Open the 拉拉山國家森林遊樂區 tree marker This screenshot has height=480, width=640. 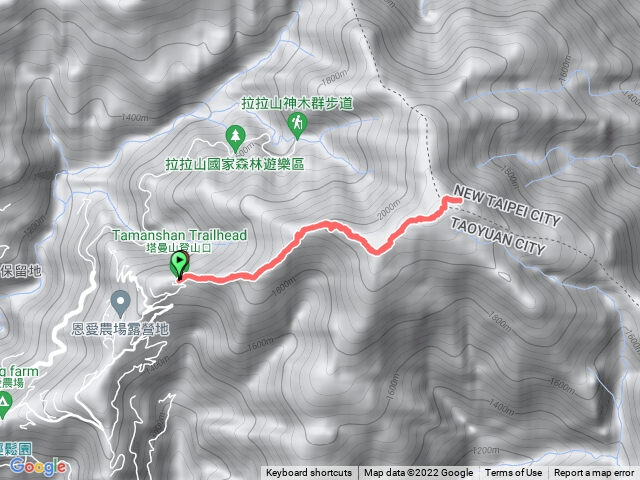236,134
